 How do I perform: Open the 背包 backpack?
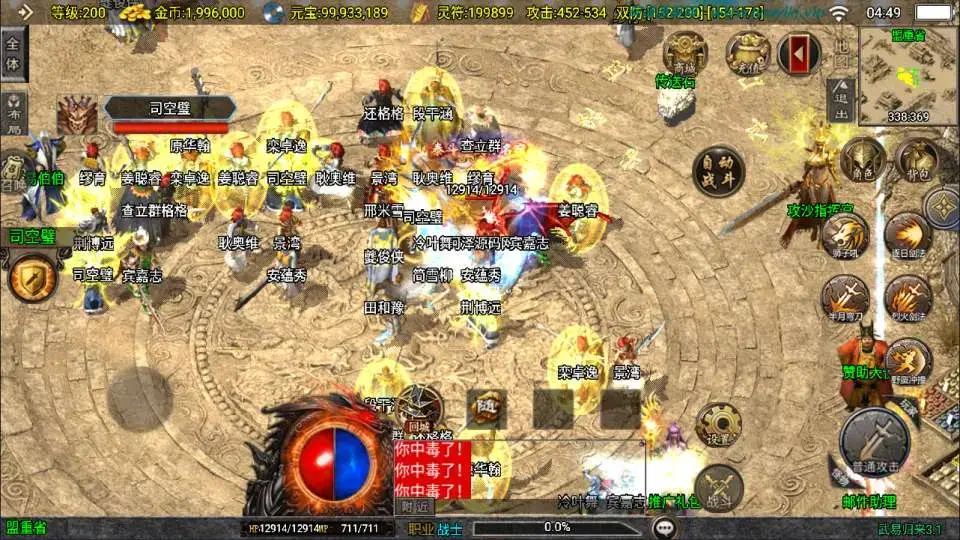pyautogui.click(x=916, y=160)
